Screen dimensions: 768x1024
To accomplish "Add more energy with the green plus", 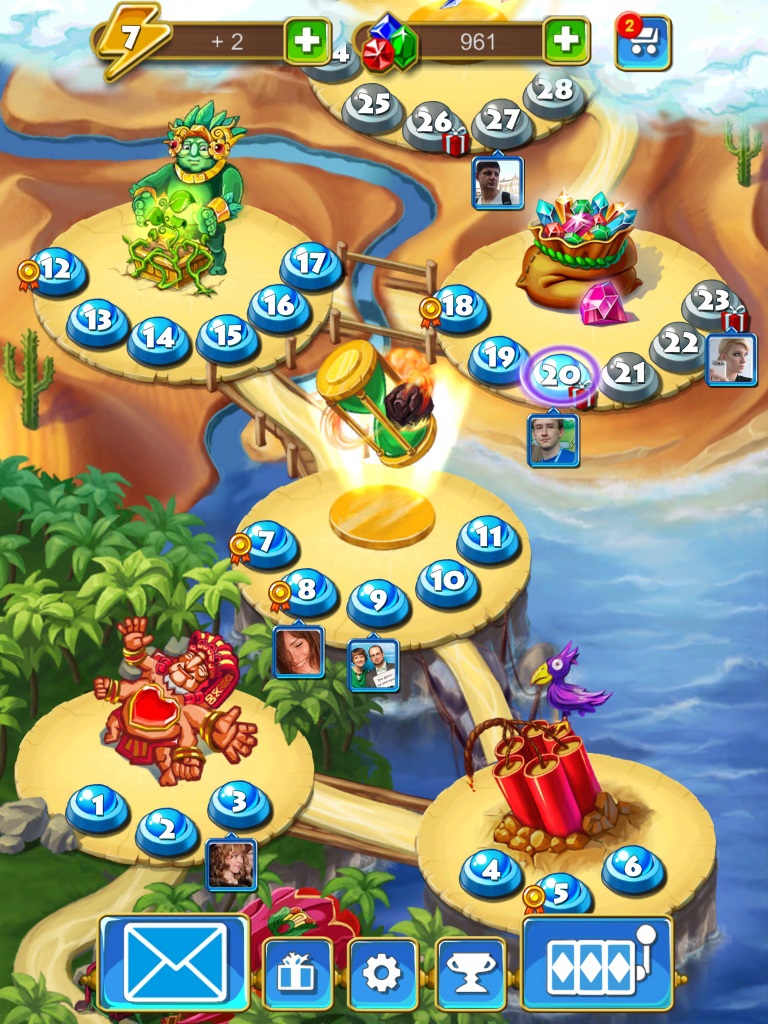I will (x=307, y=41).
